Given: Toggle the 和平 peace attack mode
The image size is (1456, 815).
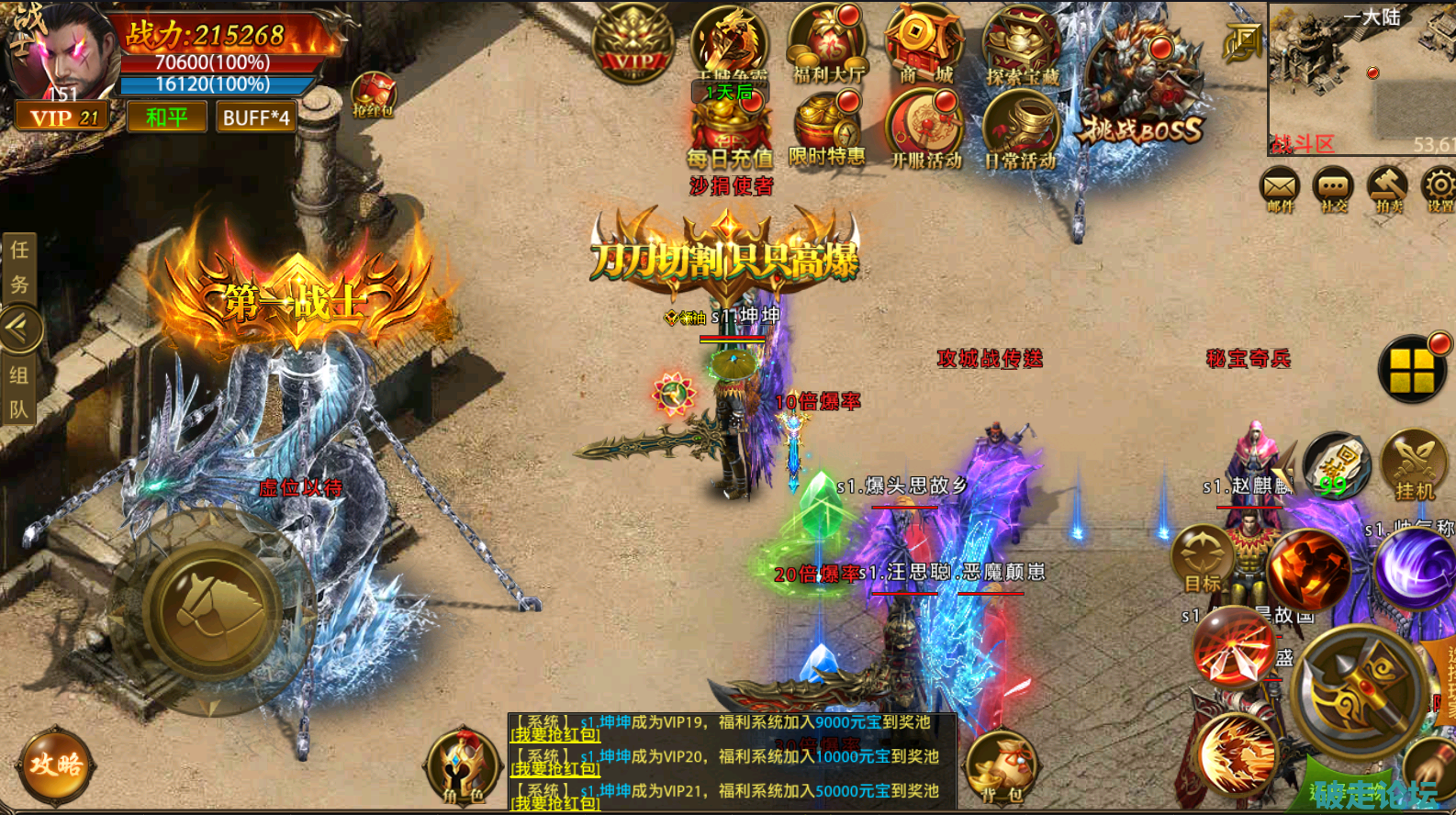Looking at the screenshot, I should [166, 117].
